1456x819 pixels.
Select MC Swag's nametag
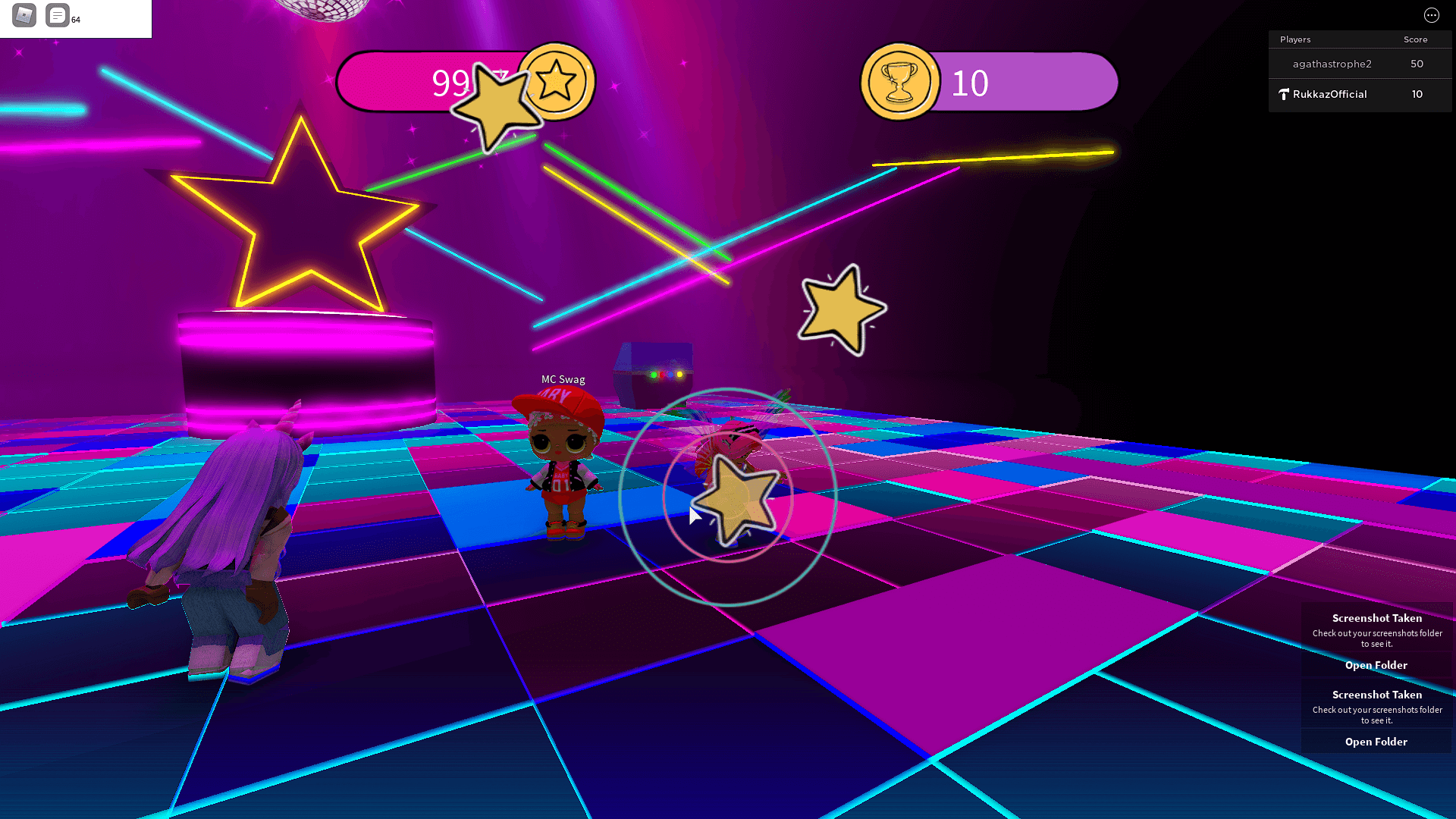pos(562,379)
